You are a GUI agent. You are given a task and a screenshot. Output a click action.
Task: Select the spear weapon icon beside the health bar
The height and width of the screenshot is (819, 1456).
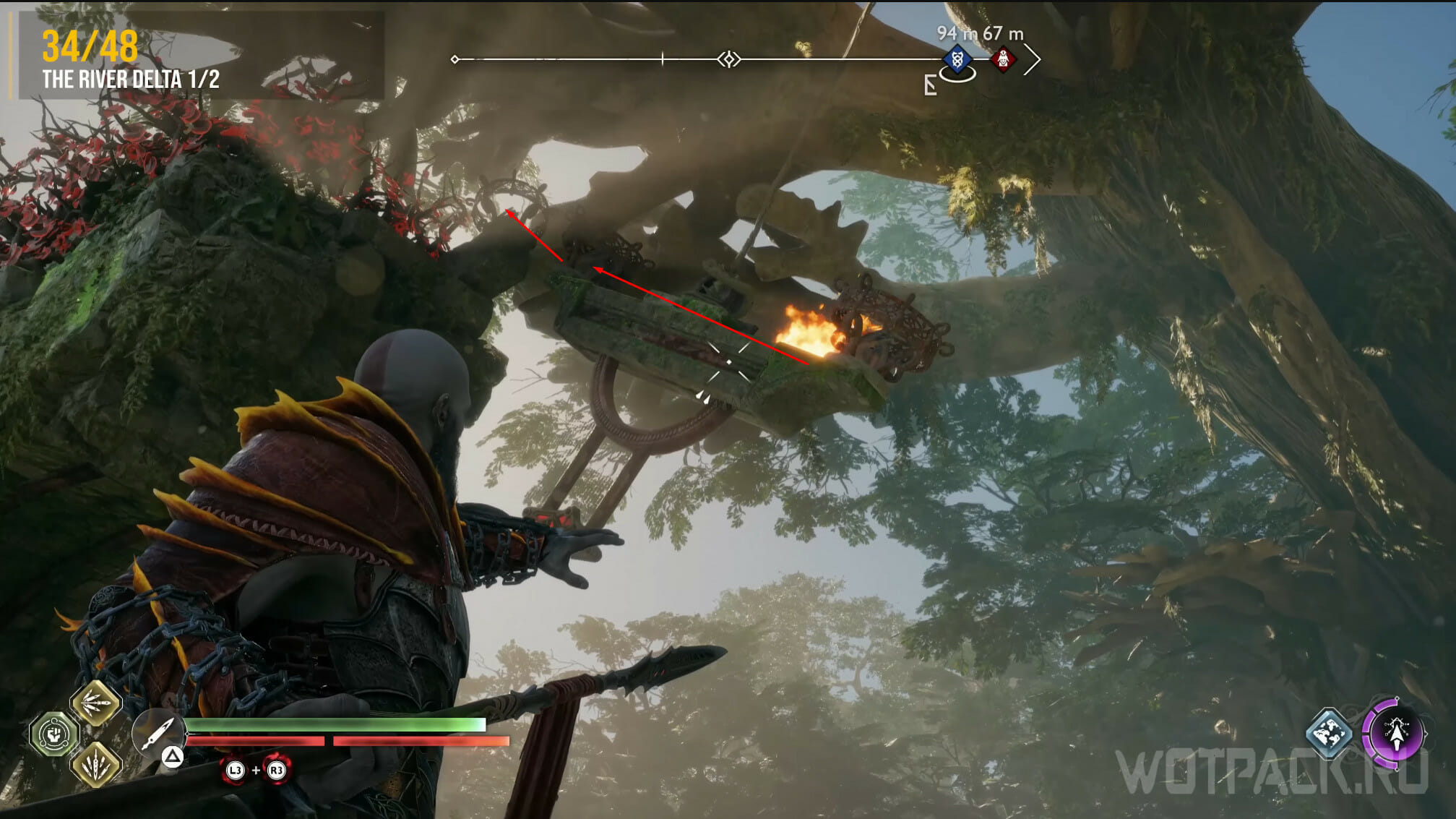click(158, 733)
